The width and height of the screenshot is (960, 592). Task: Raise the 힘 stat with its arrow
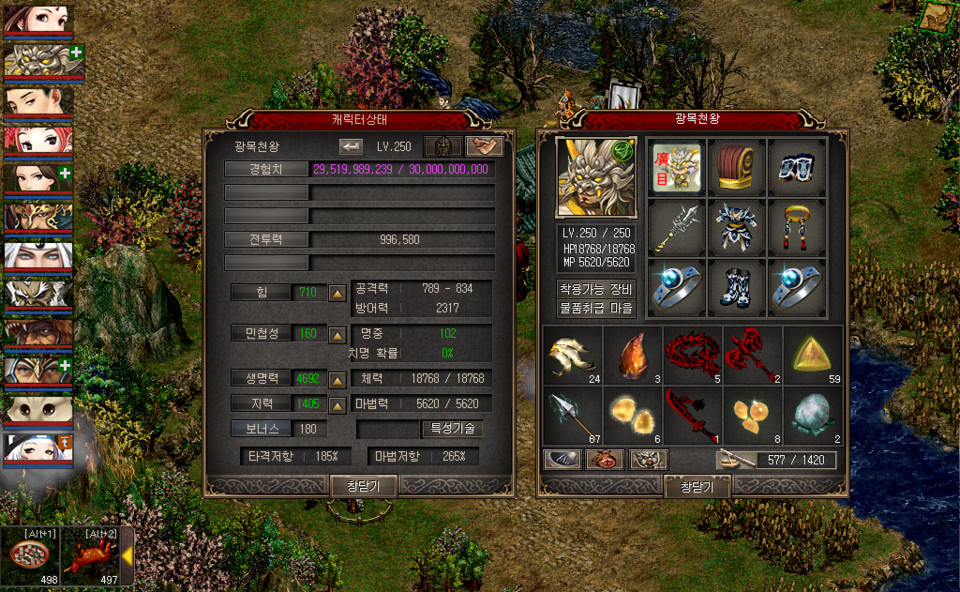tap(338, 293)
